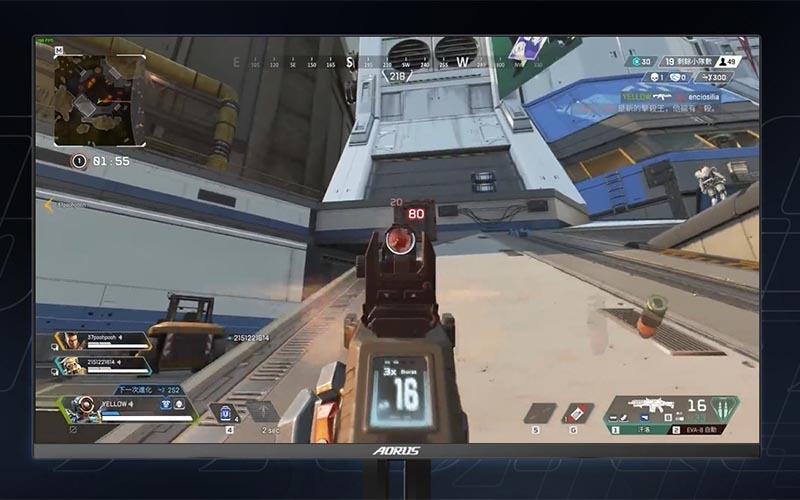Activate the tactical ability icon
This screenshot has width=800, height=500.
(225, 412)
